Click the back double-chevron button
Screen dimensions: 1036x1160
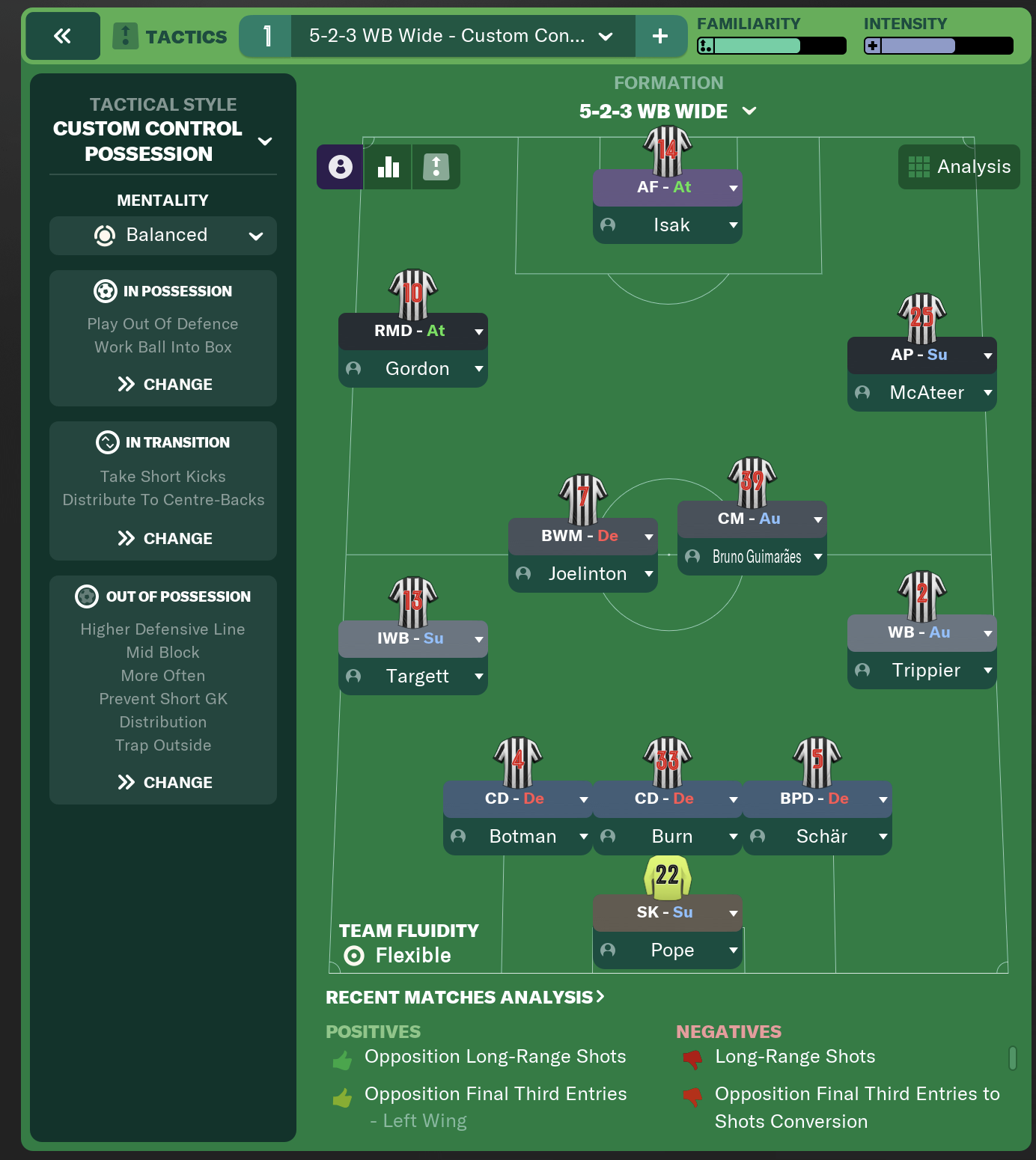pos(63,35)
